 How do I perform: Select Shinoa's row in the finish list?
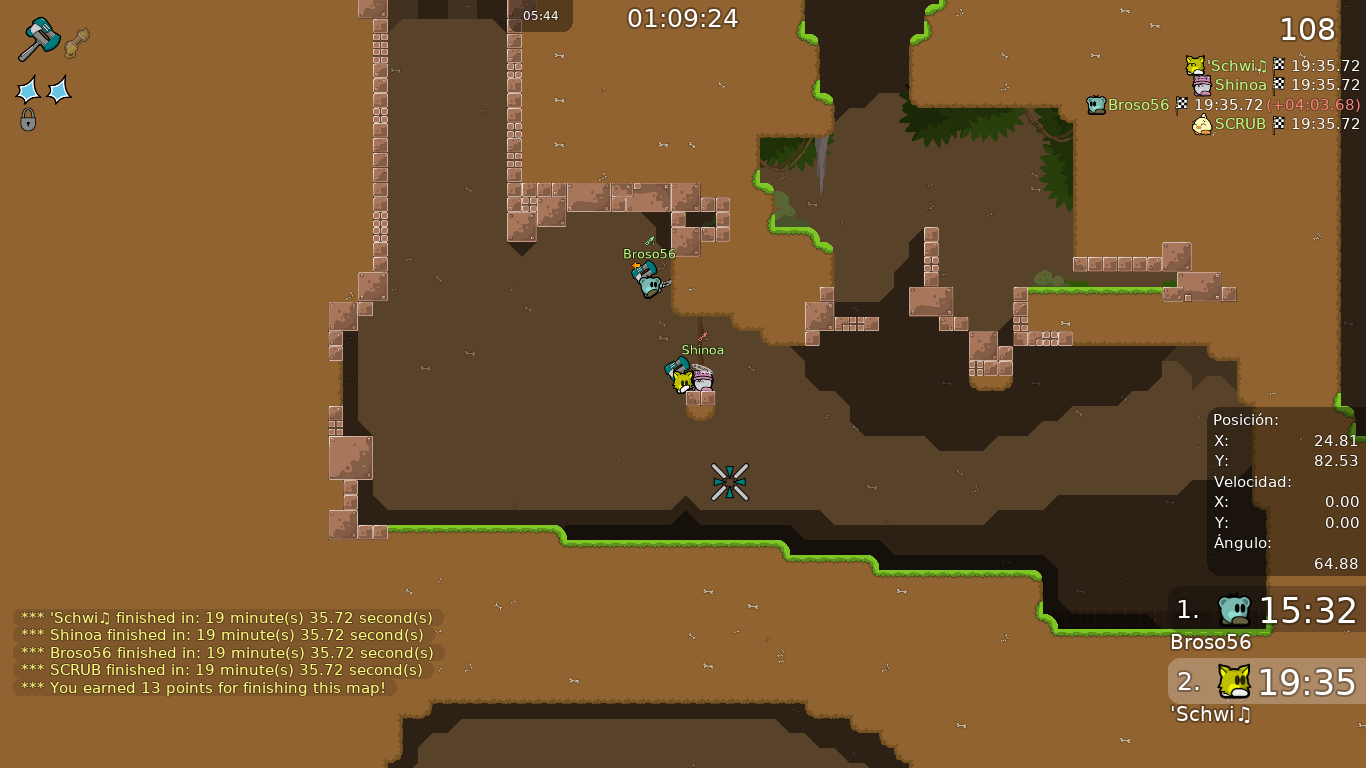click(1275, 85)
